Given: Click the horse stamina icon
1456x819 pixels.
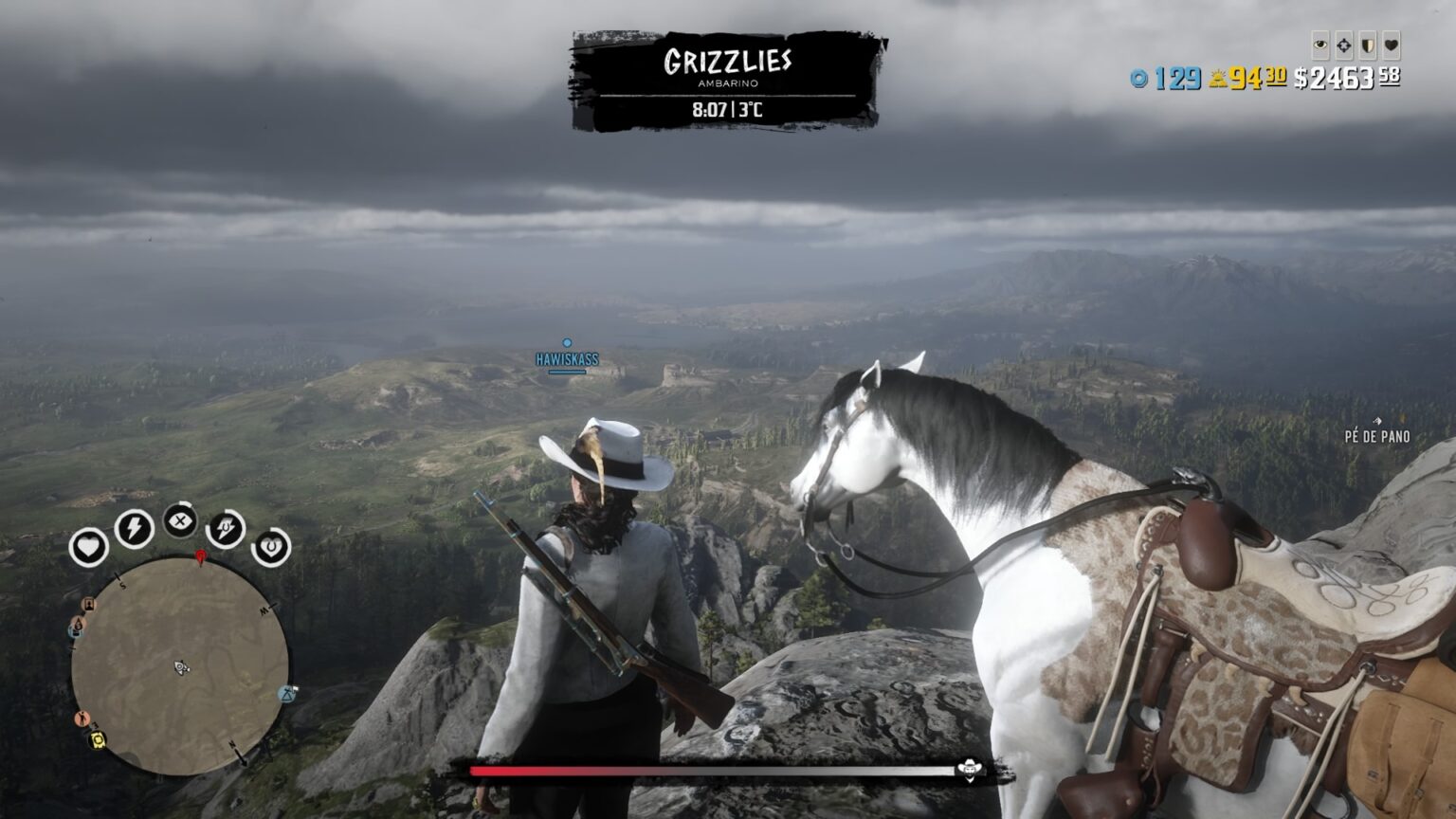Looking at the screenshot, I should [x=226, y=527].
